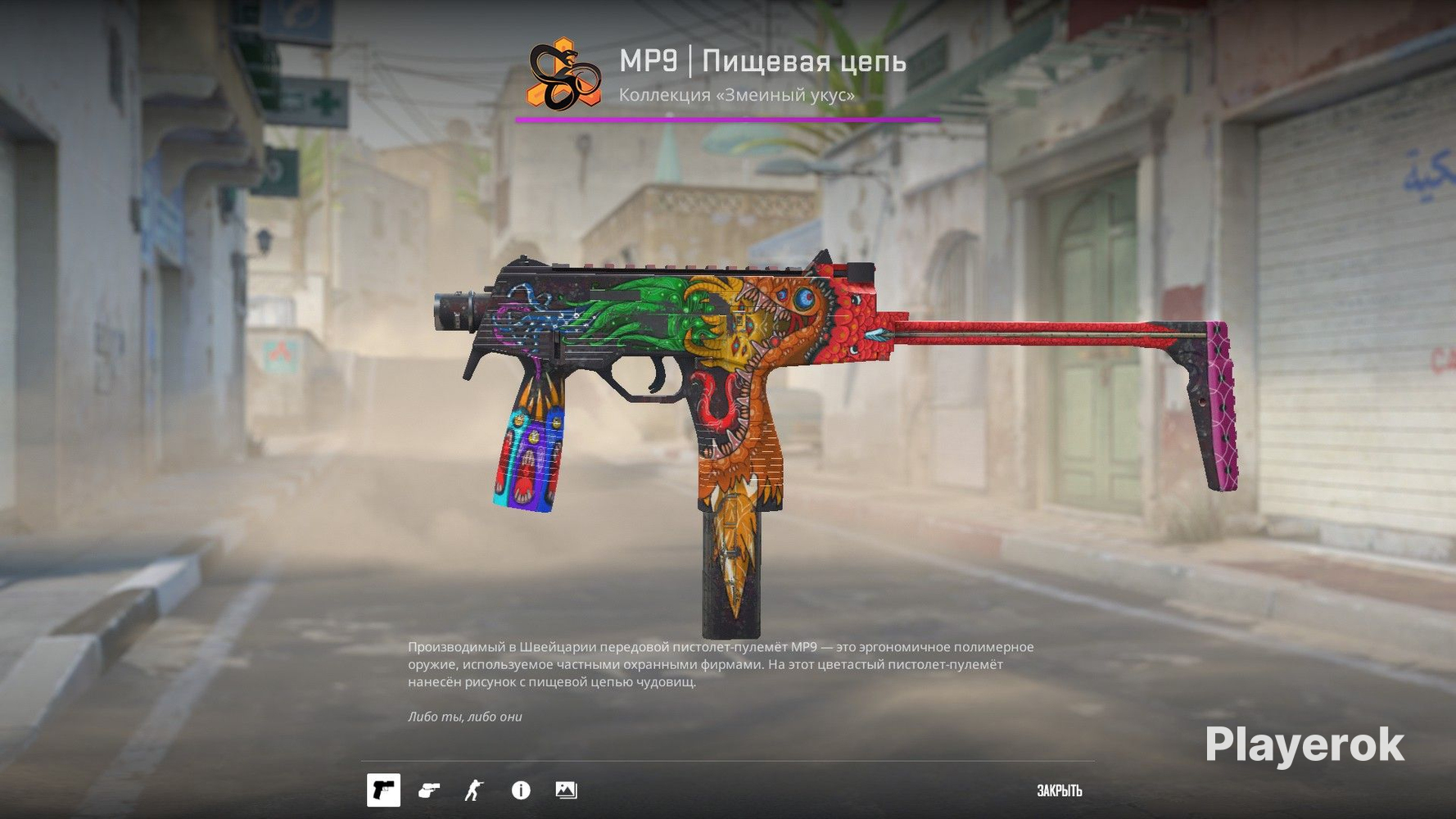Show the weapon on the character model
This screenshot has width=1456, height=819.
pyautogui.click(x=474, y=790)
